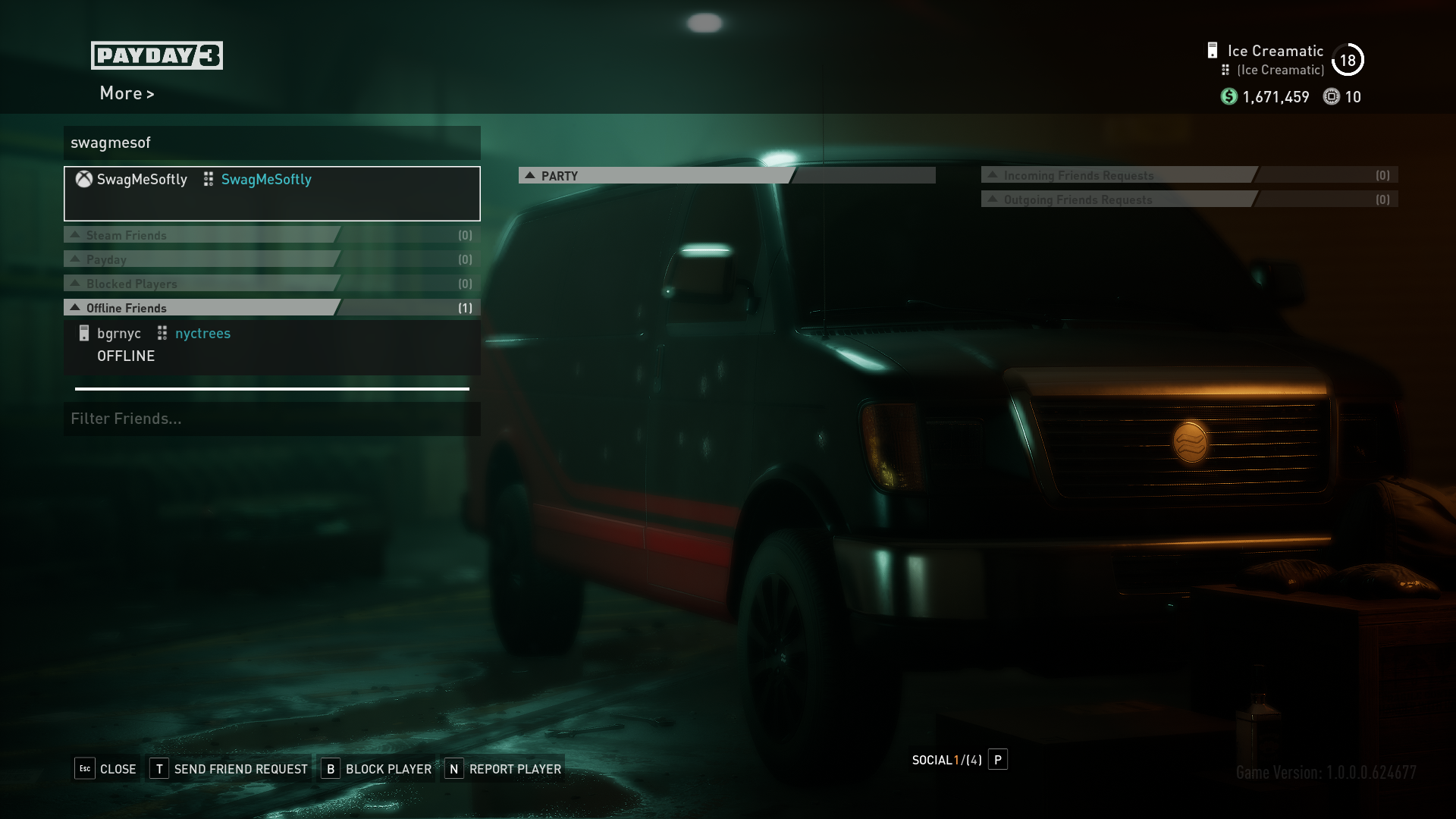This screenshot has width=1456, height=819.
Task: Toggle the Incoming Friends Requests section
Action: (1079, 175)
